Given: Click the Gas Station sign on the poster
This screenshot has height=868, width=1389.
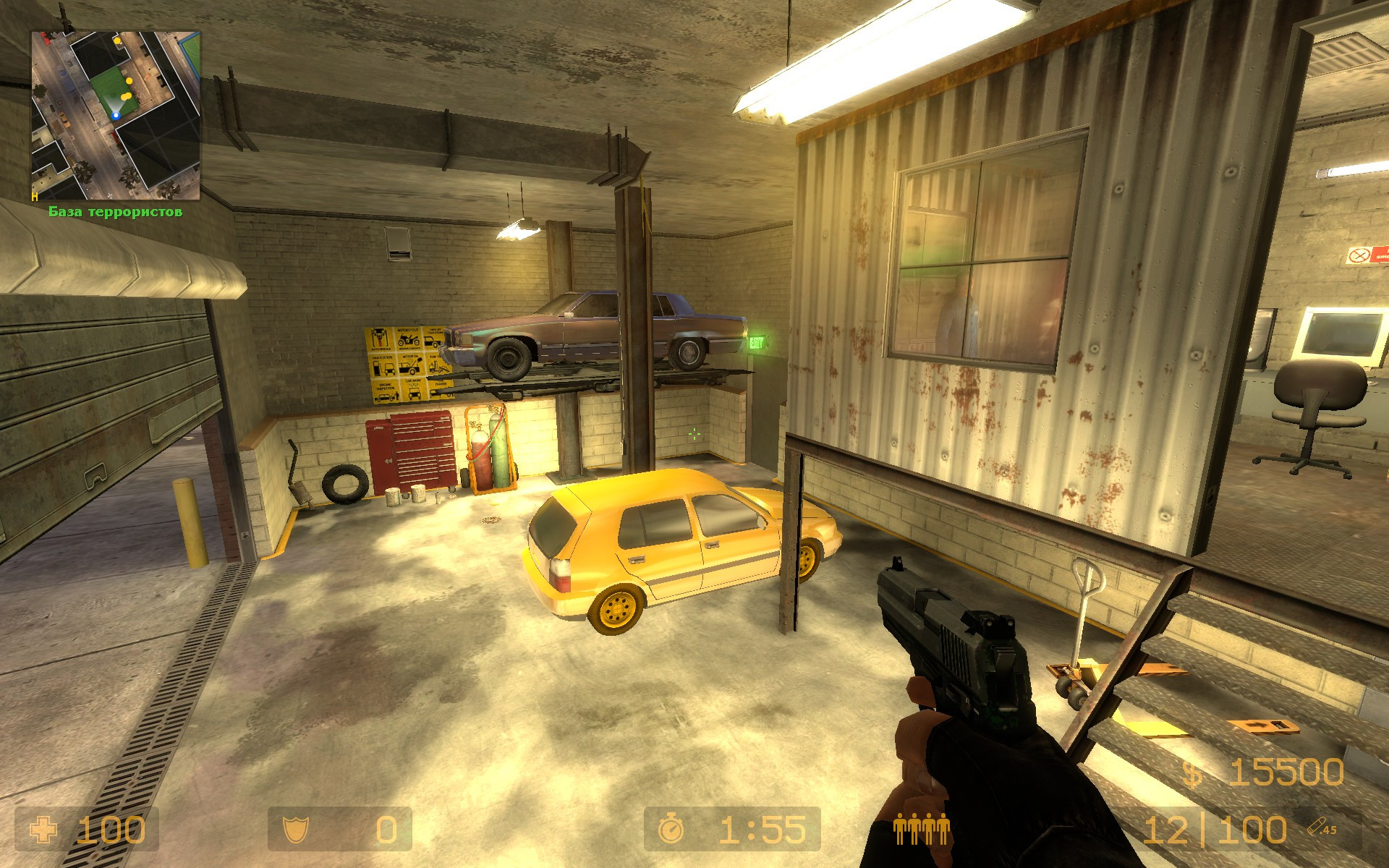Looking at the screenshot, I should pos(383,365).
